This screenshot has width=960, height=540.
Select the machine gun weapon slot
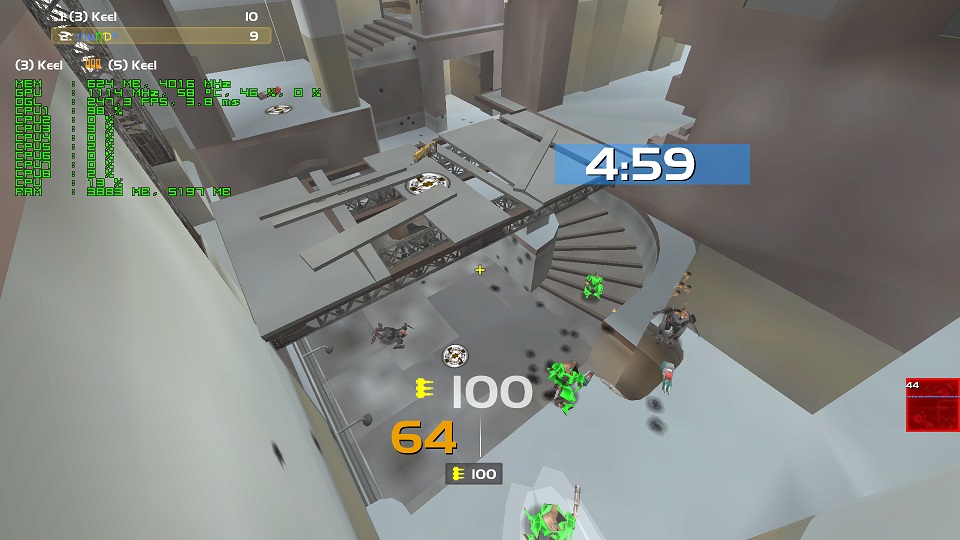pyautogui.click(x=474, y=474)
